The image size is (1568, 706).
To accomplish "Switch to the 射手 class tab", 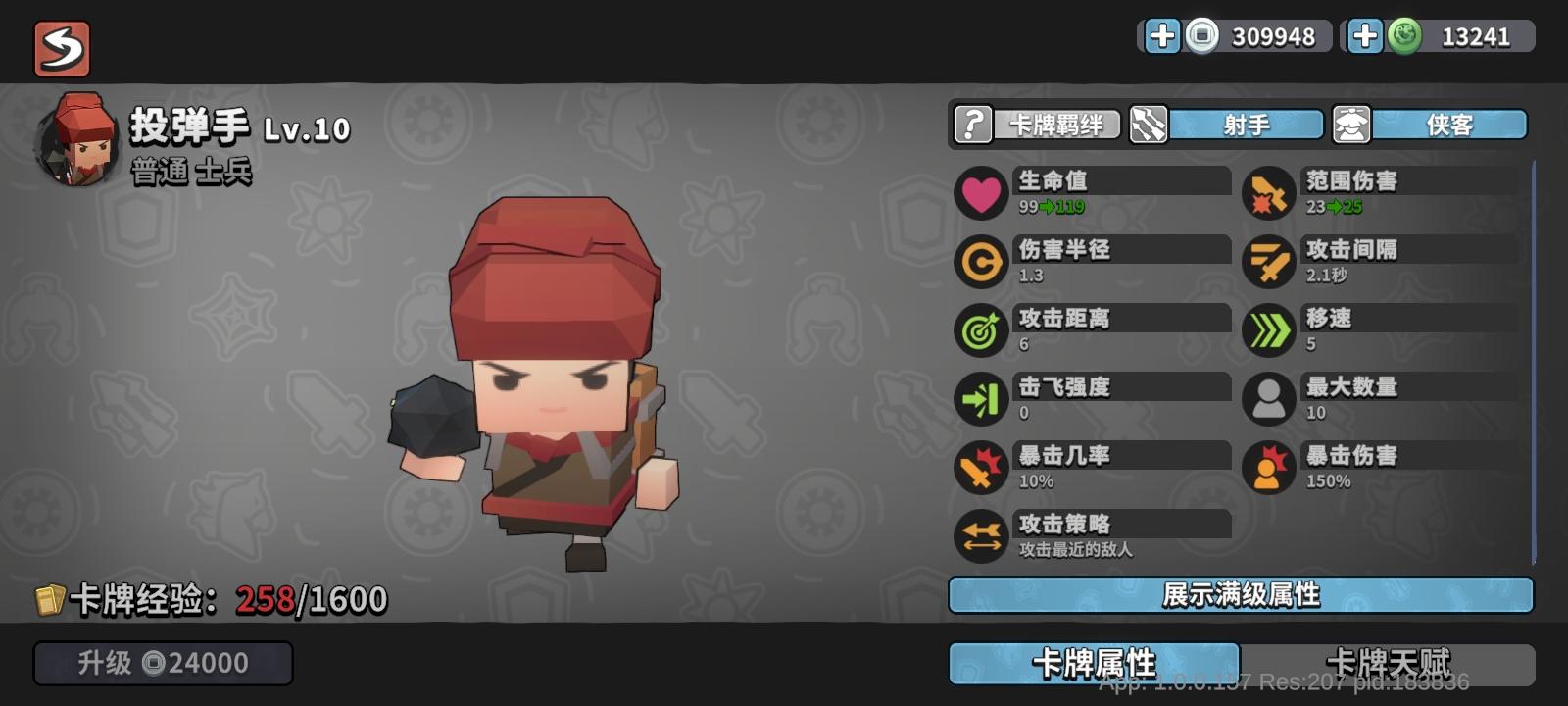I will coord(1245,125).
